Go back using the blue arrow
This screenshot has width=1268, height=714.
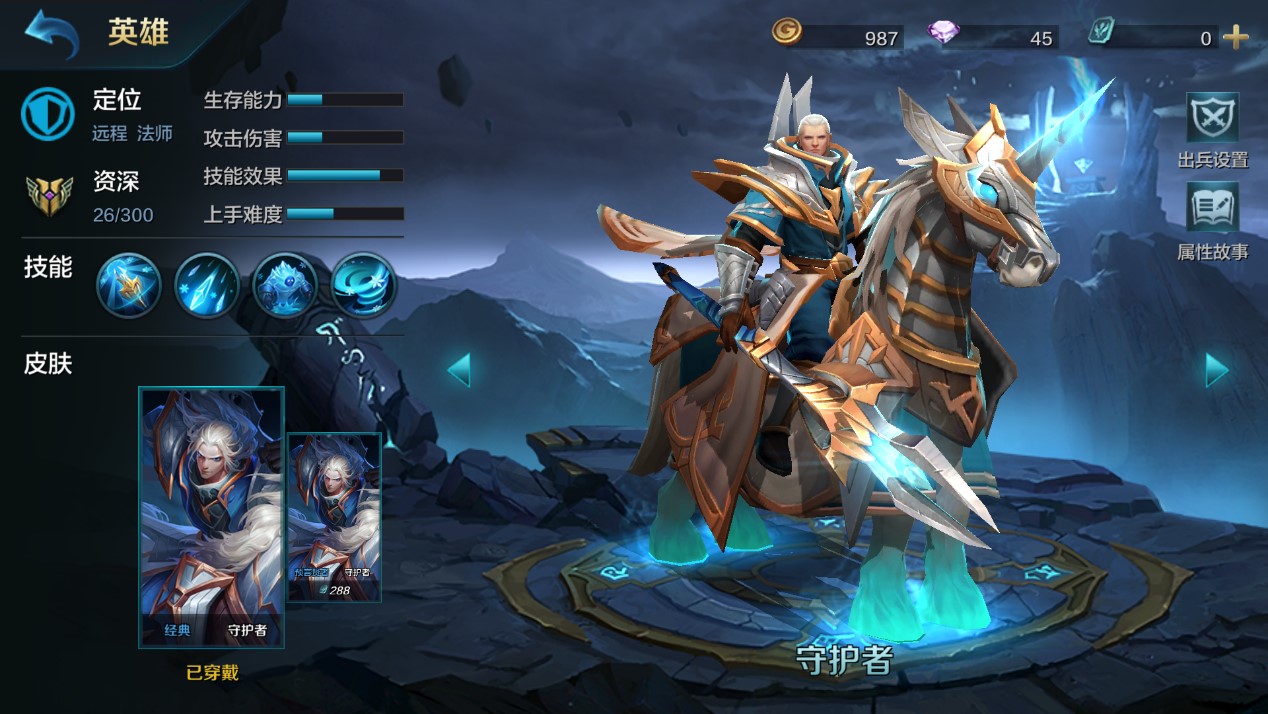tap(51, 33)
